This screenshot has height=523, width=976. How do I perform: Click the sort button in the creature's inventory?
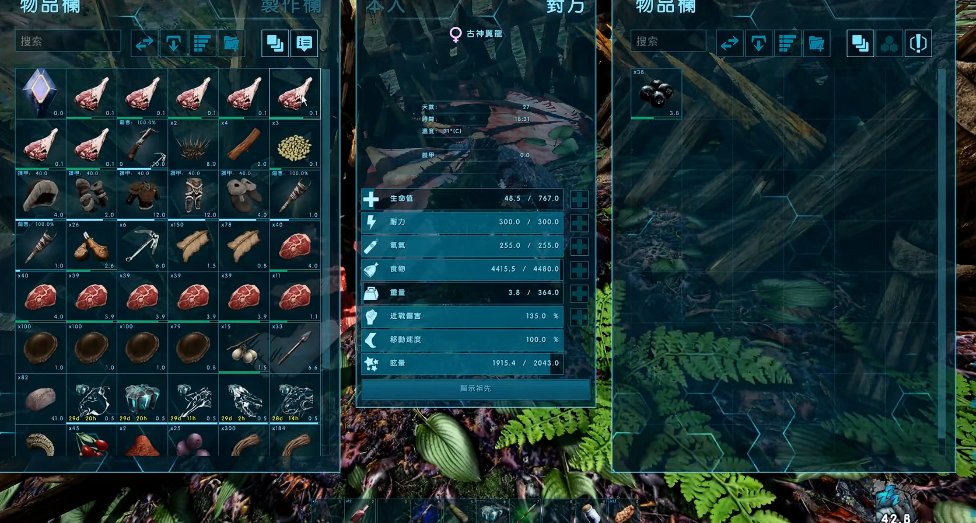[x=788, y=43]
